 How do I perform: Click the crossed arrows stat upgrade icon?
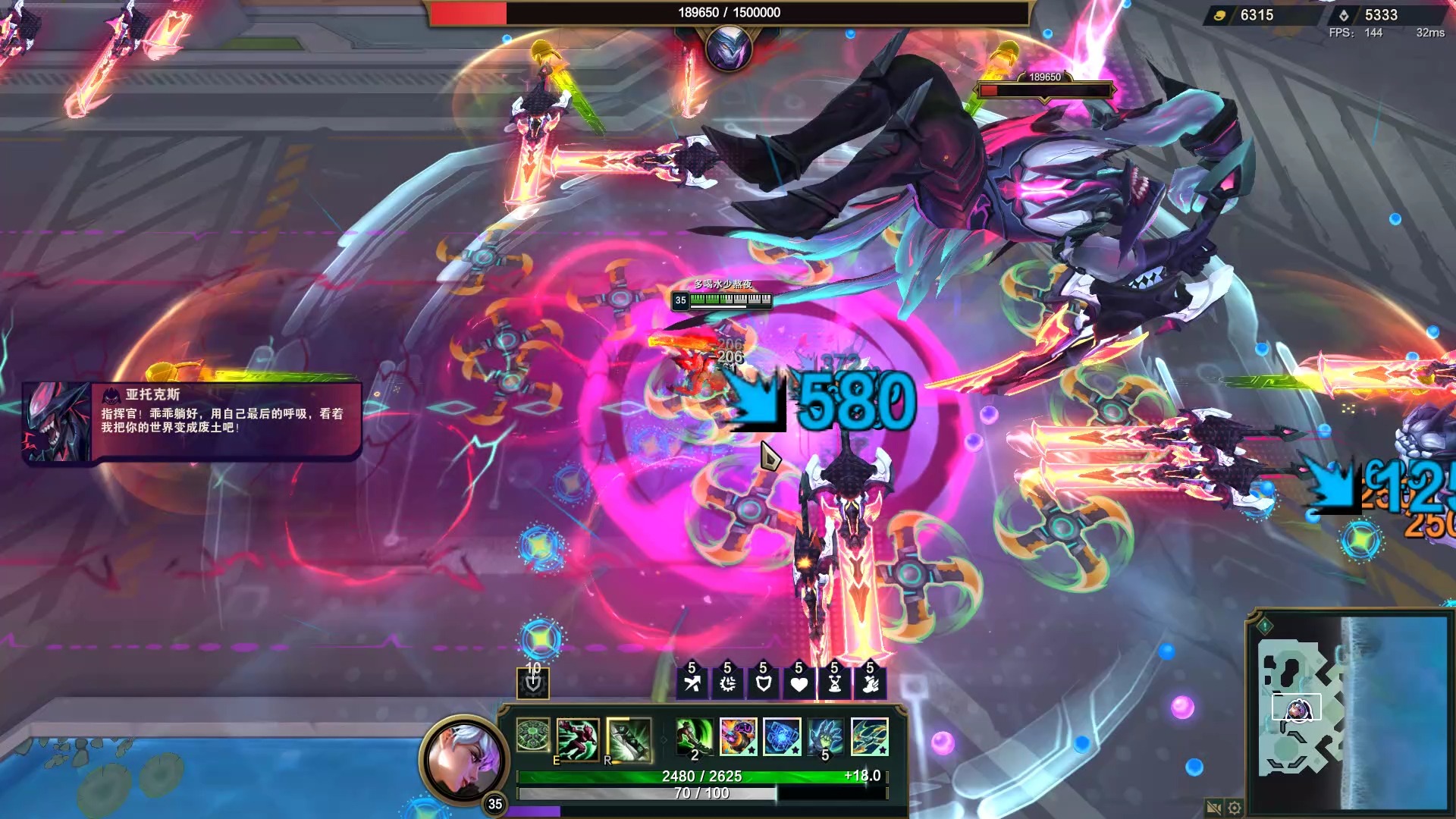point(692,683)
